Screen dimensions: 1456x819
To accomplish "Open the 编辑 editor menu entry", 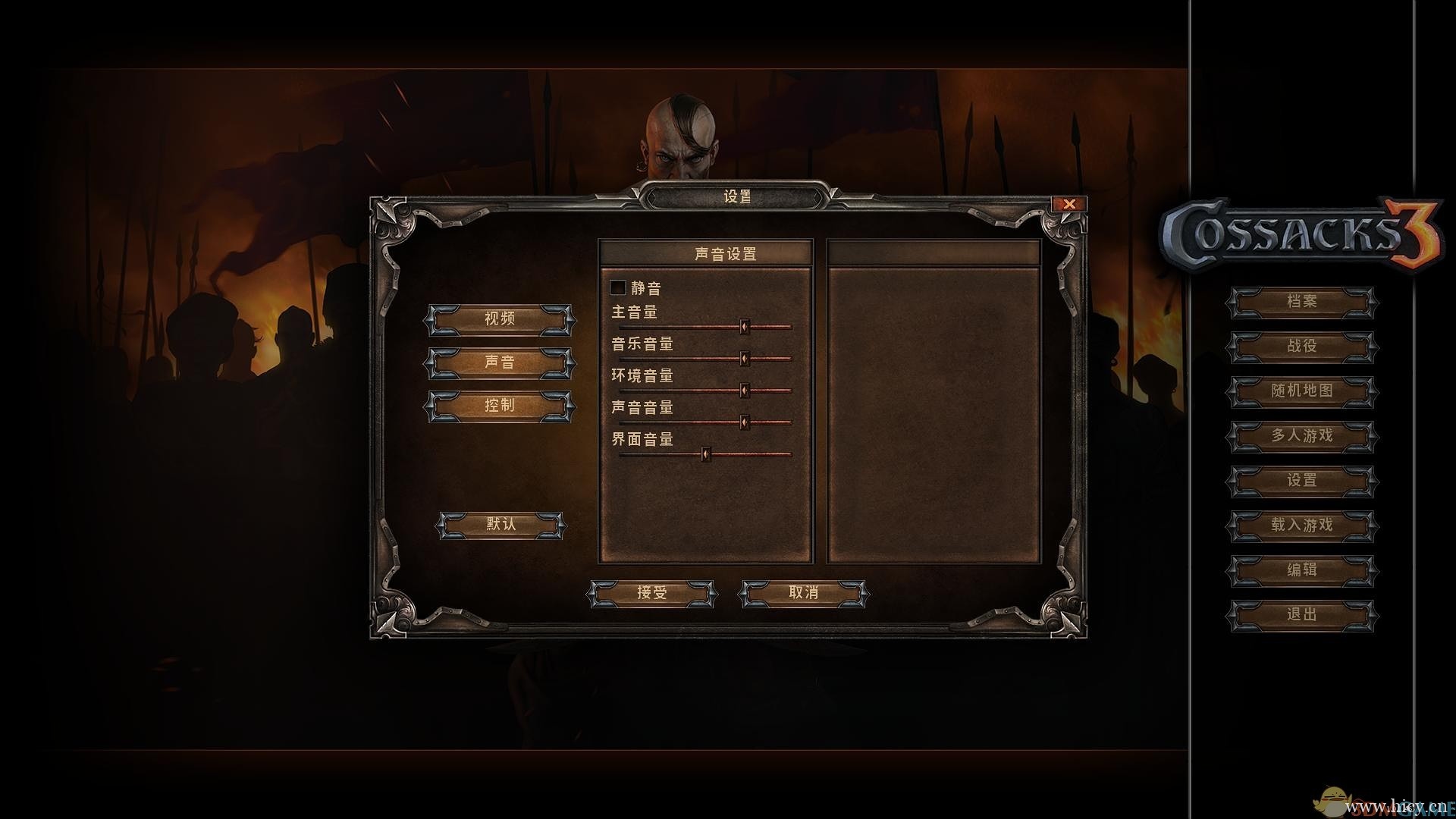I will (x=1301, y=570).
